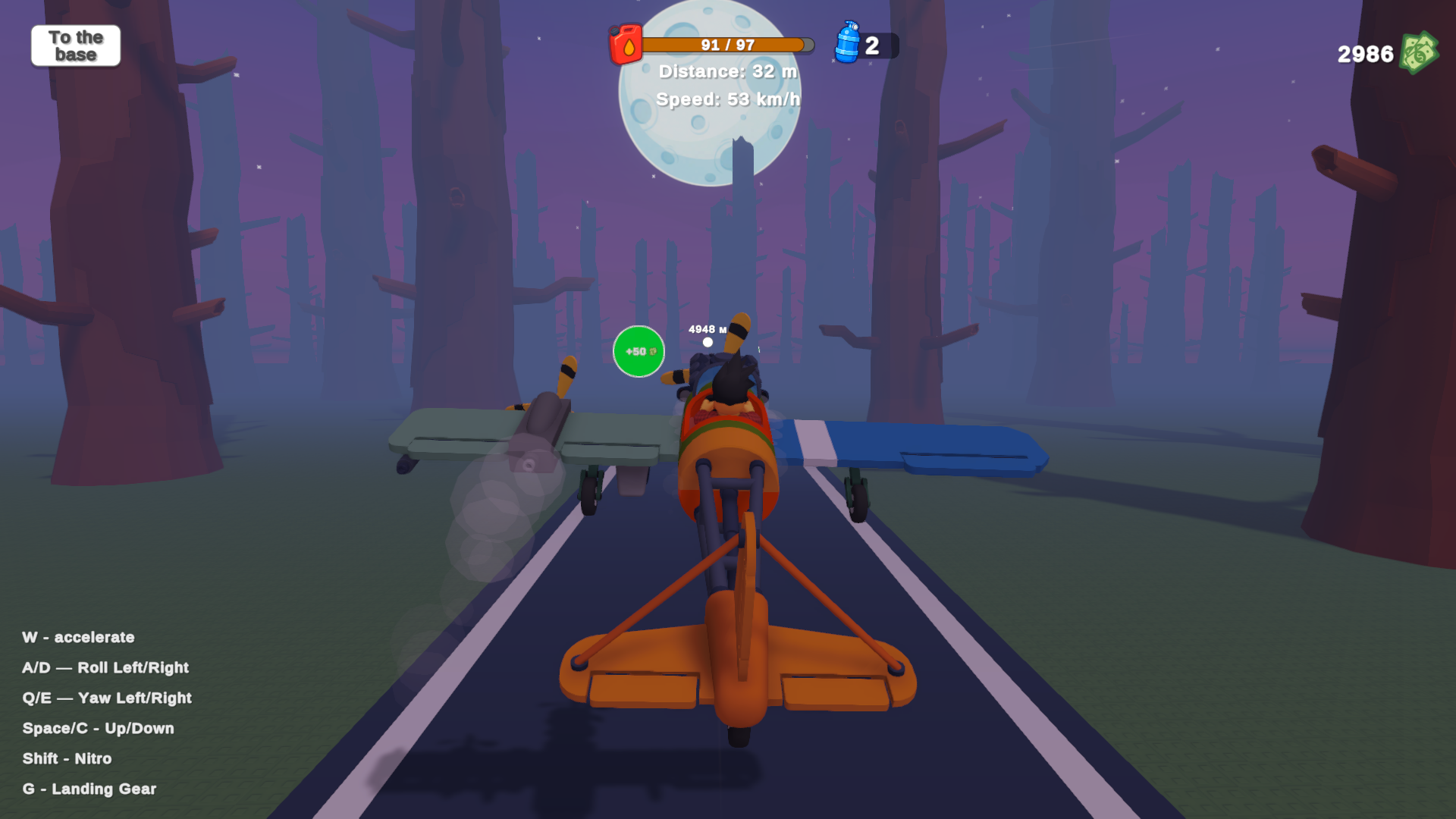Click the red fuel canister icon

(x=626, y=44)
